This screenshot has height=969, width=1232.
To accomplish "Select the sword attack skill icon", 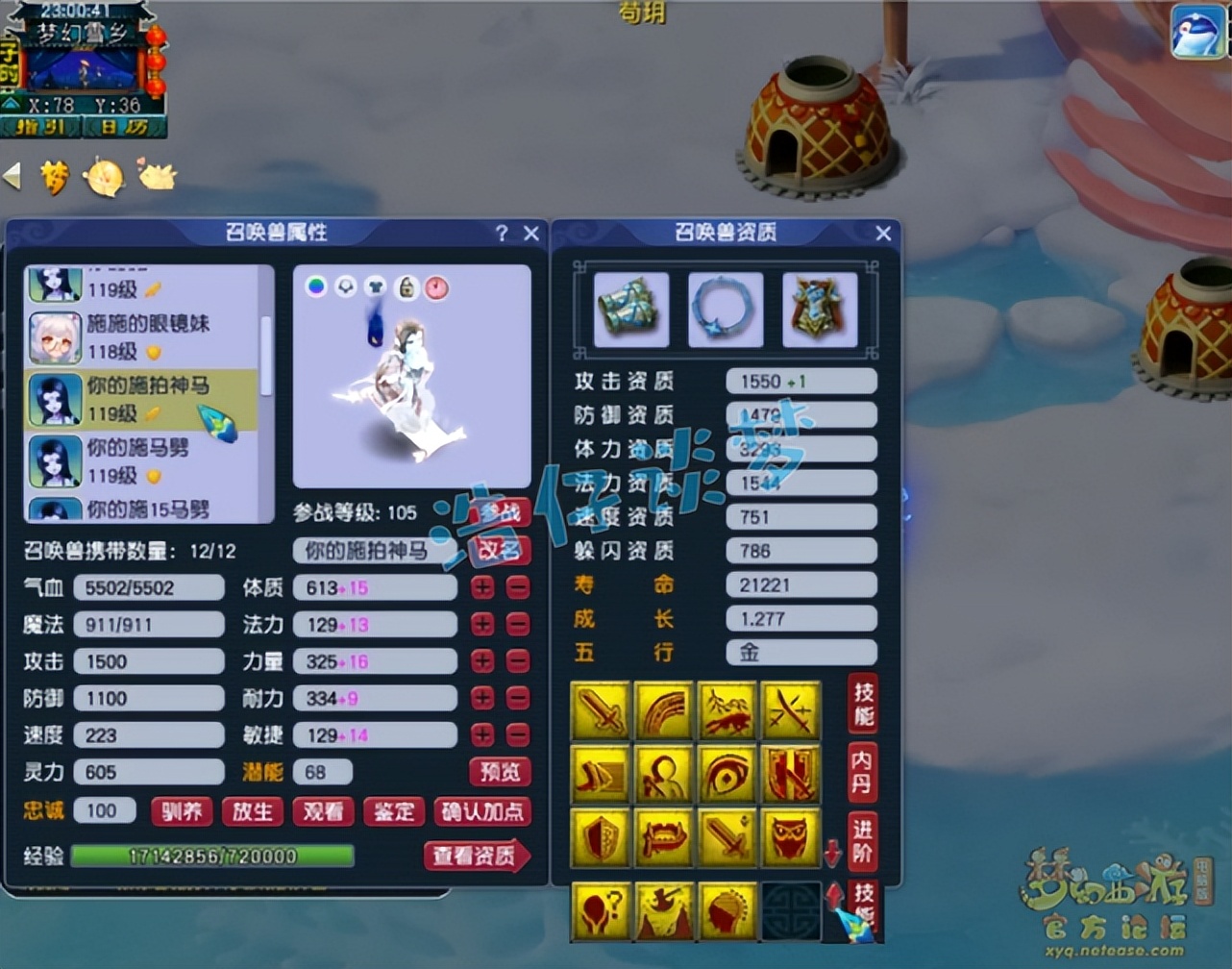I will [601, 711].
